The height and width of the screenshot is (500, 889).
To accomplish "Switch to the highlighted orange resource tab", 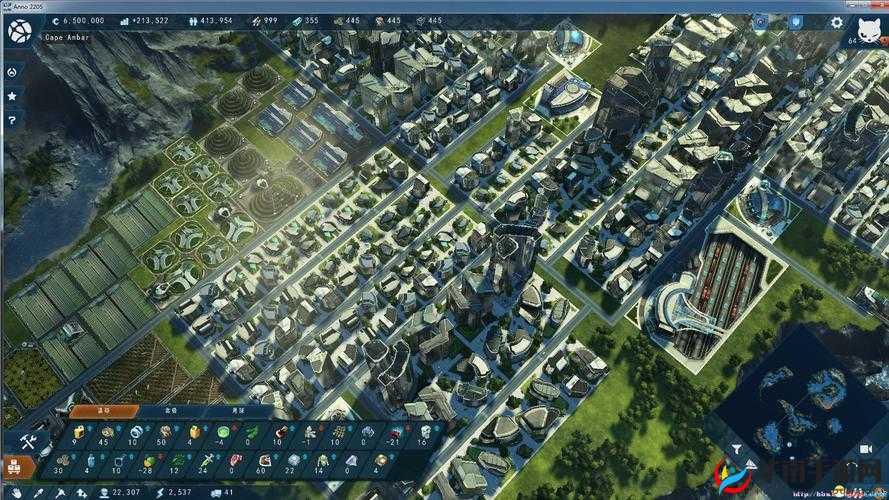I will 102,411.
